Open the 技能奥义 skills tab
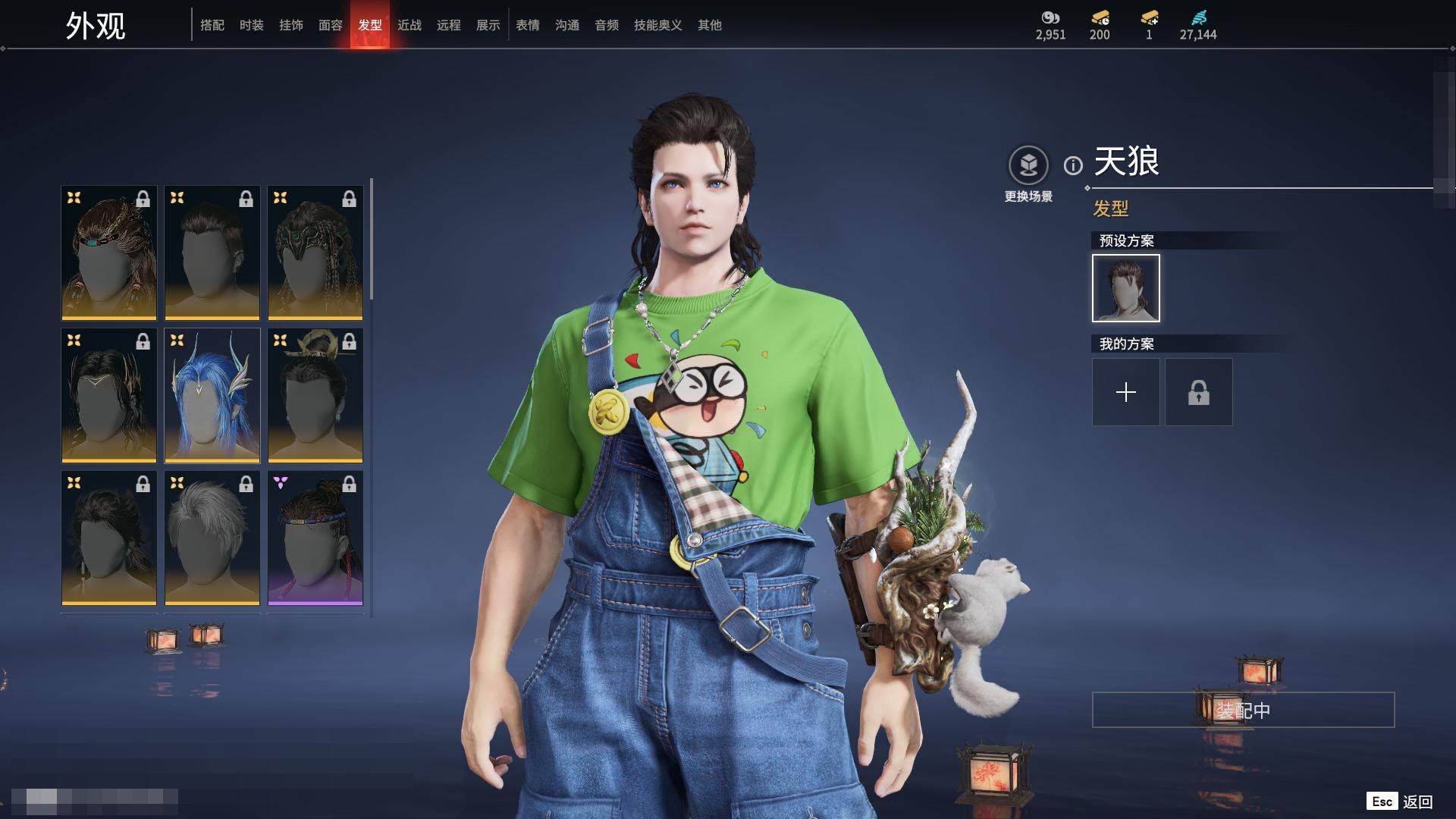Viewport: 1456px width, 819px height. [x=658, y=25]
